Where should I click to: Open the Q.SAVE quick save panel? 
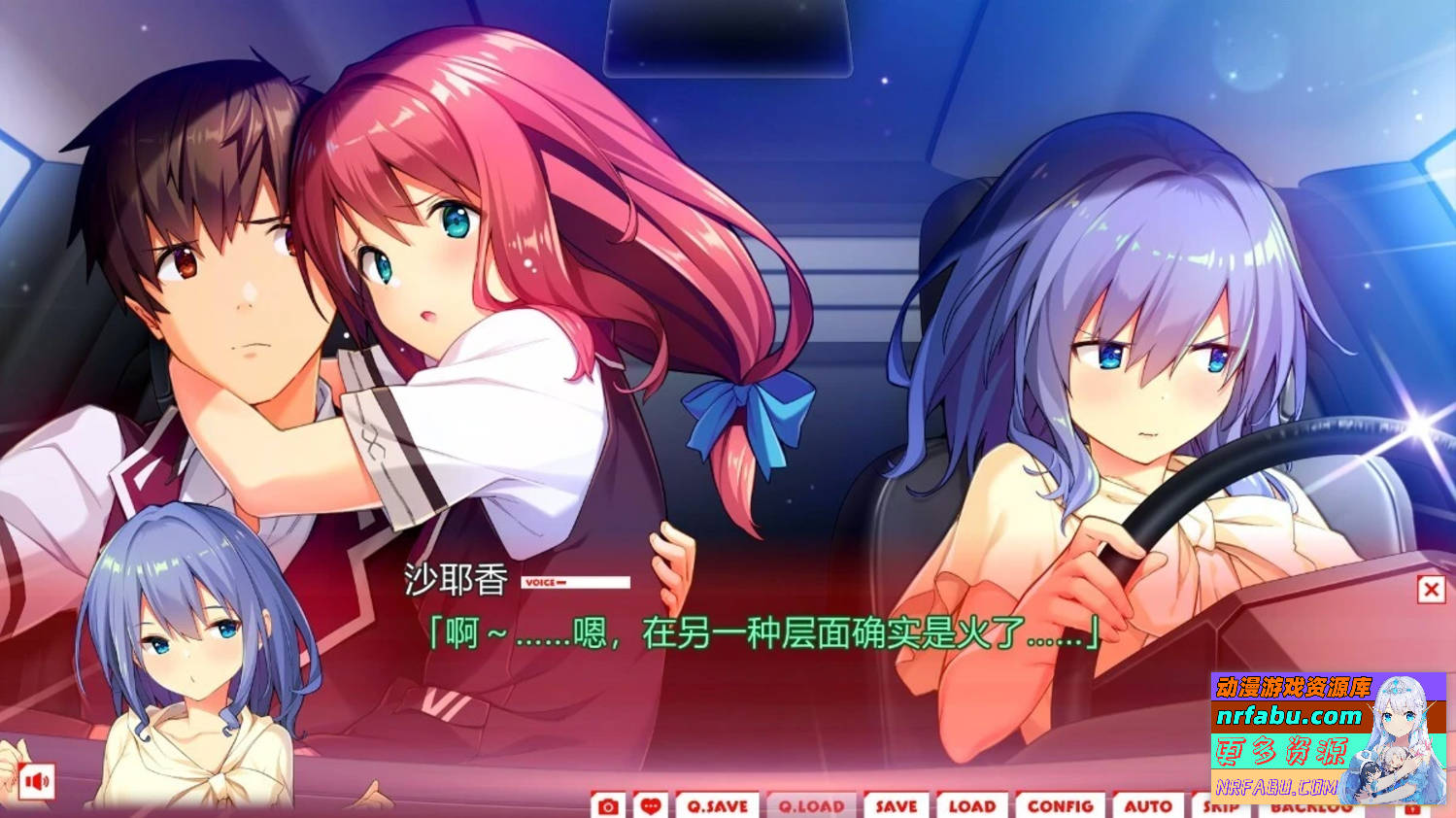coord(716,805)
